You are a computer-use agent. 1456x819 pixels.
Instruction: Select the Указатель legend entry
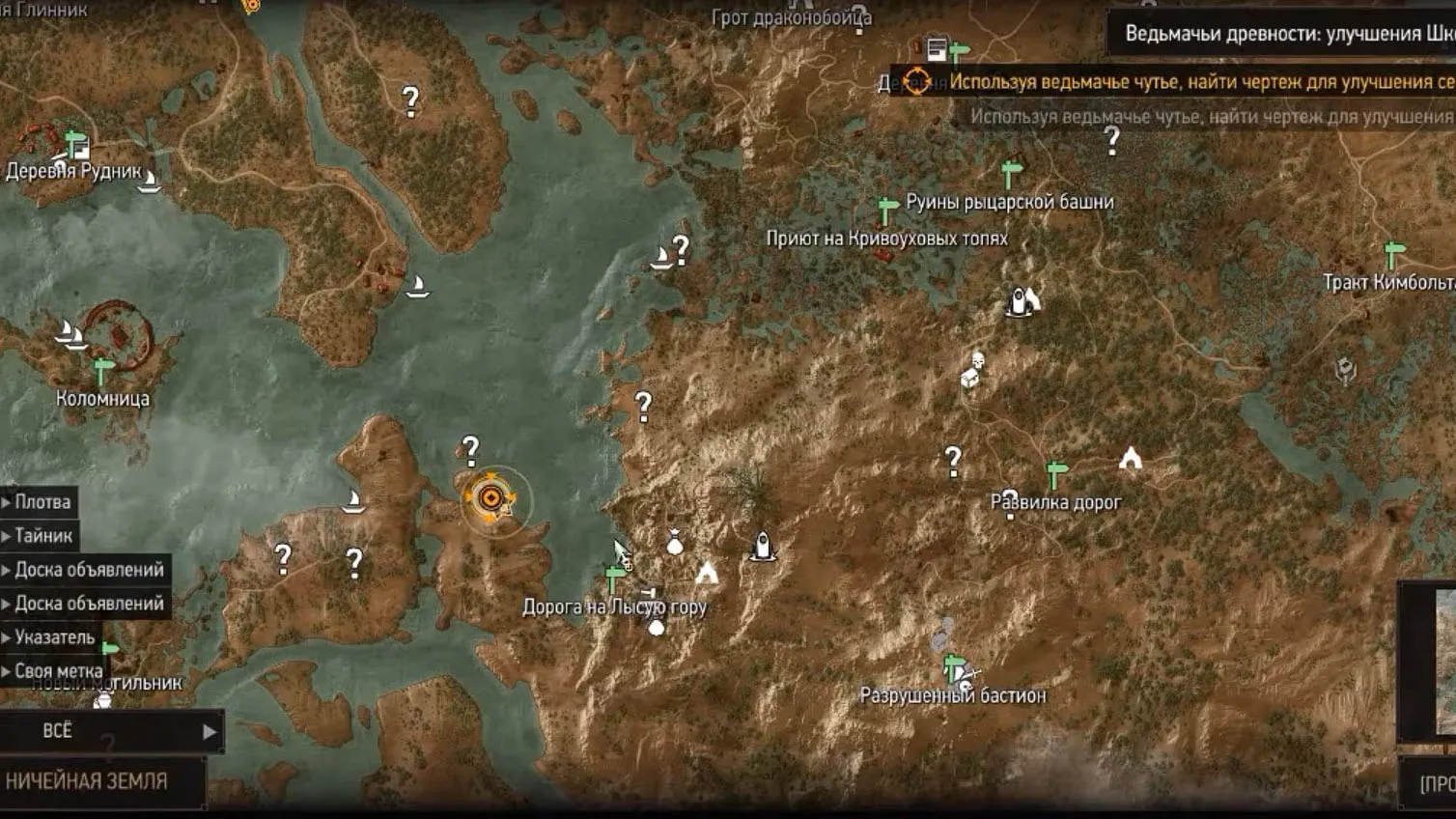click(x=54, y=637)
